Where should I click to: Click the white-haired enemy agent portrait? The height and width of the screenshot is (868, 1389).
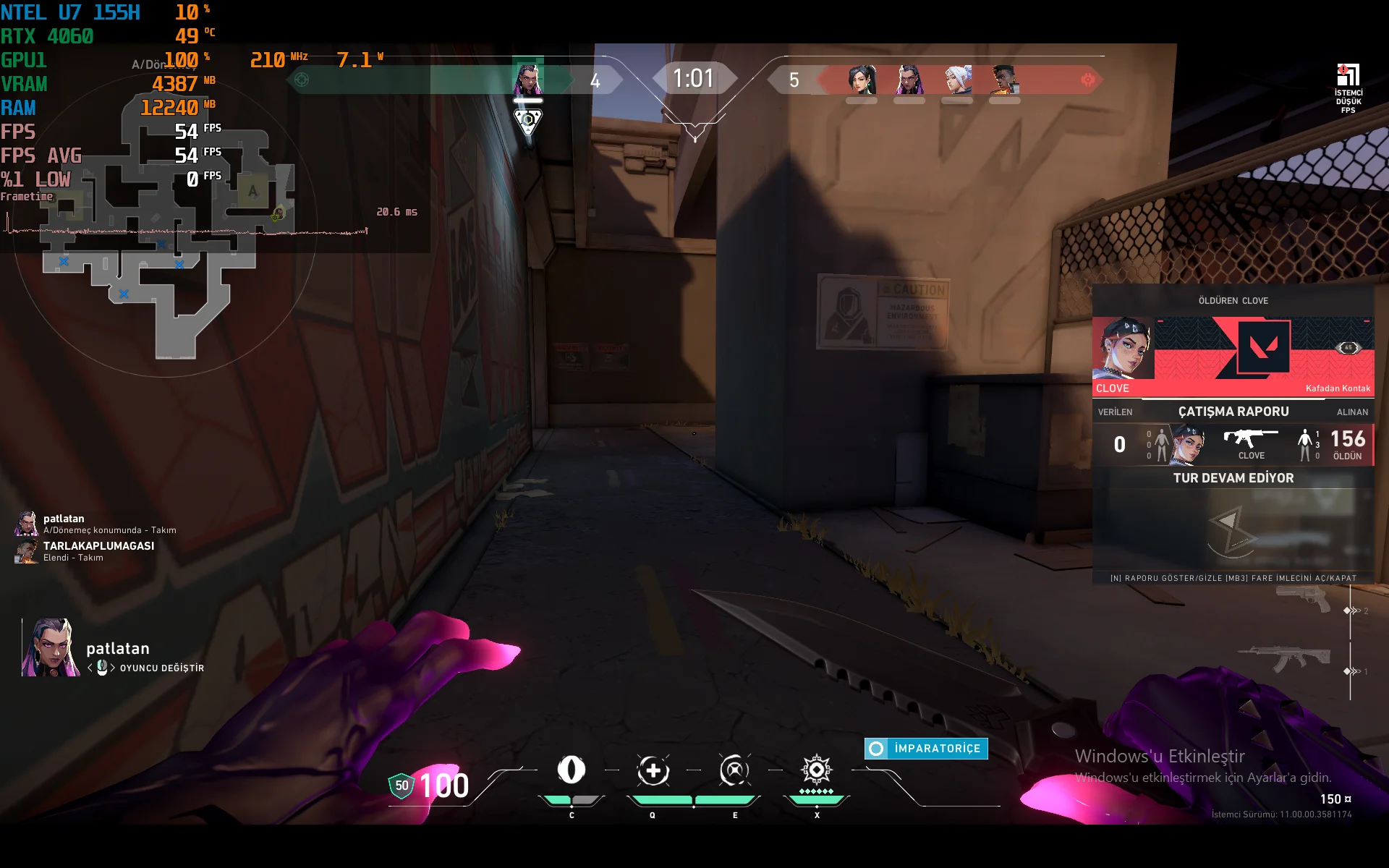[957, 80]
